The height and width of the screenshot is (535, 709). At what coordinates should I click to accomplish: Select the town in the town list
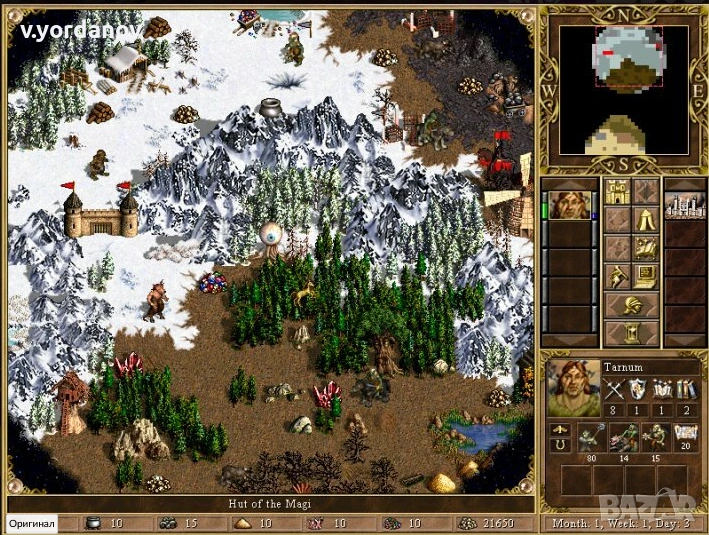685,206
